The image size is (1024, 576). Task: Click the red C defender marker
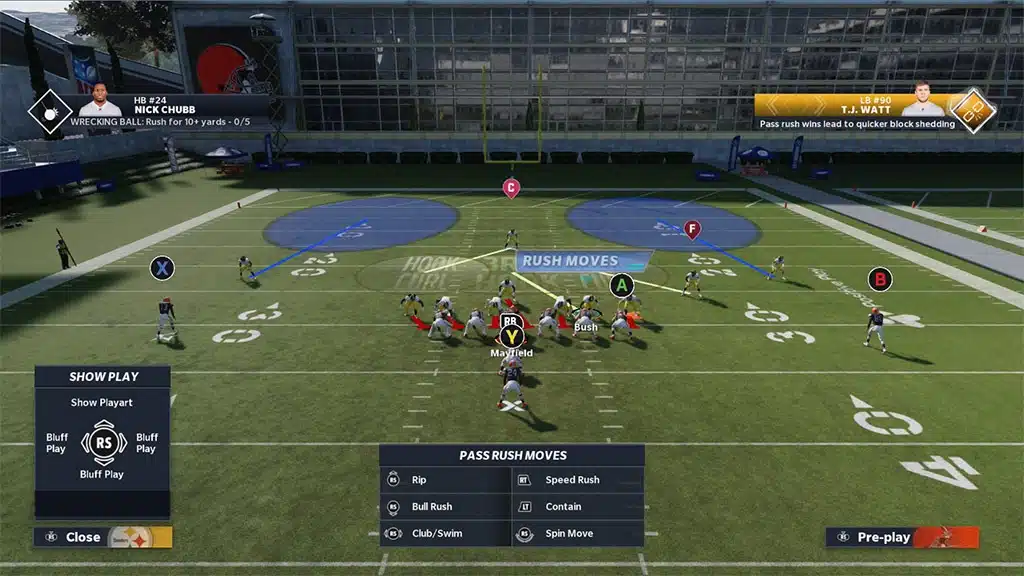point(511,187)
